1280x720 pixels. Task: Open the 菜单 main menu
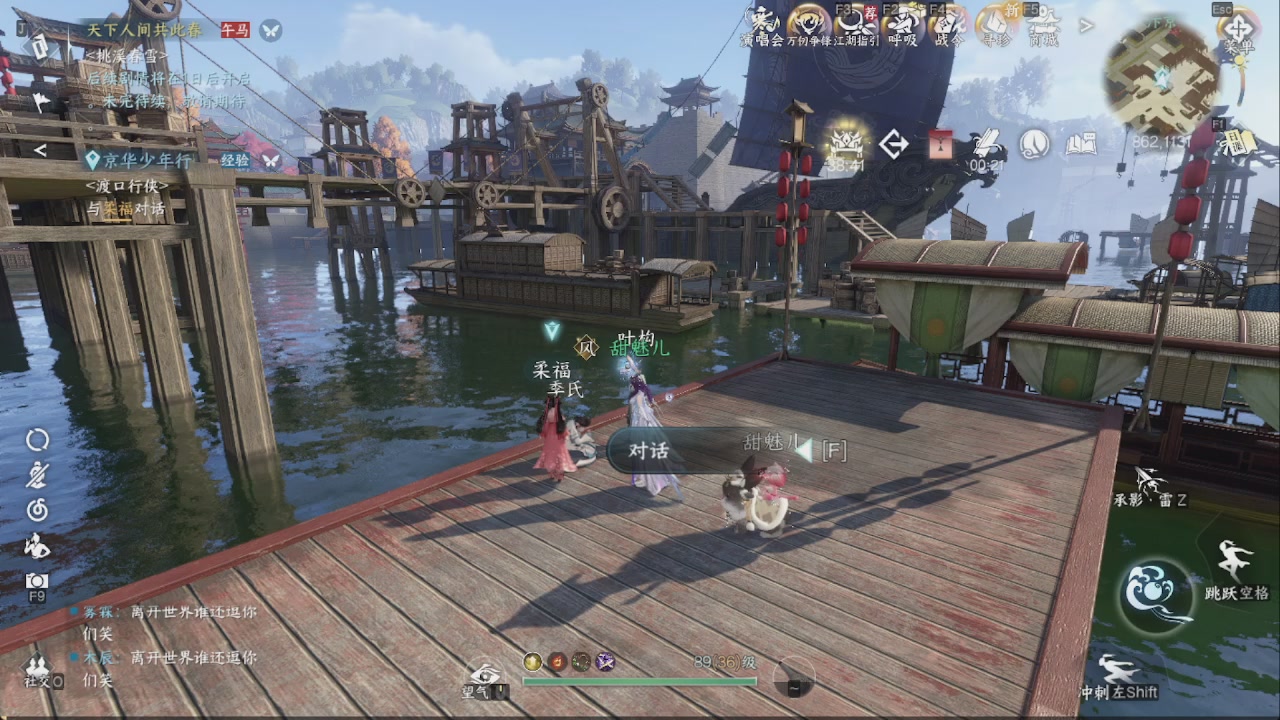coord(1238,30)
